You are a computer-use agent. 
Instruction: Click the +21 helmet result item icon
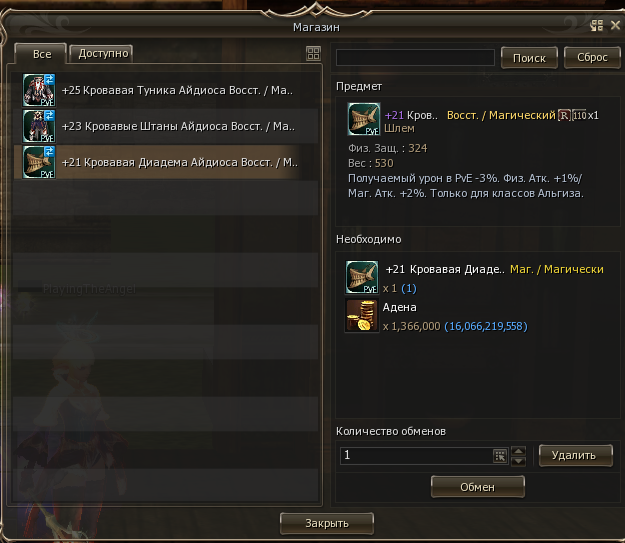(x=362, y=120)
